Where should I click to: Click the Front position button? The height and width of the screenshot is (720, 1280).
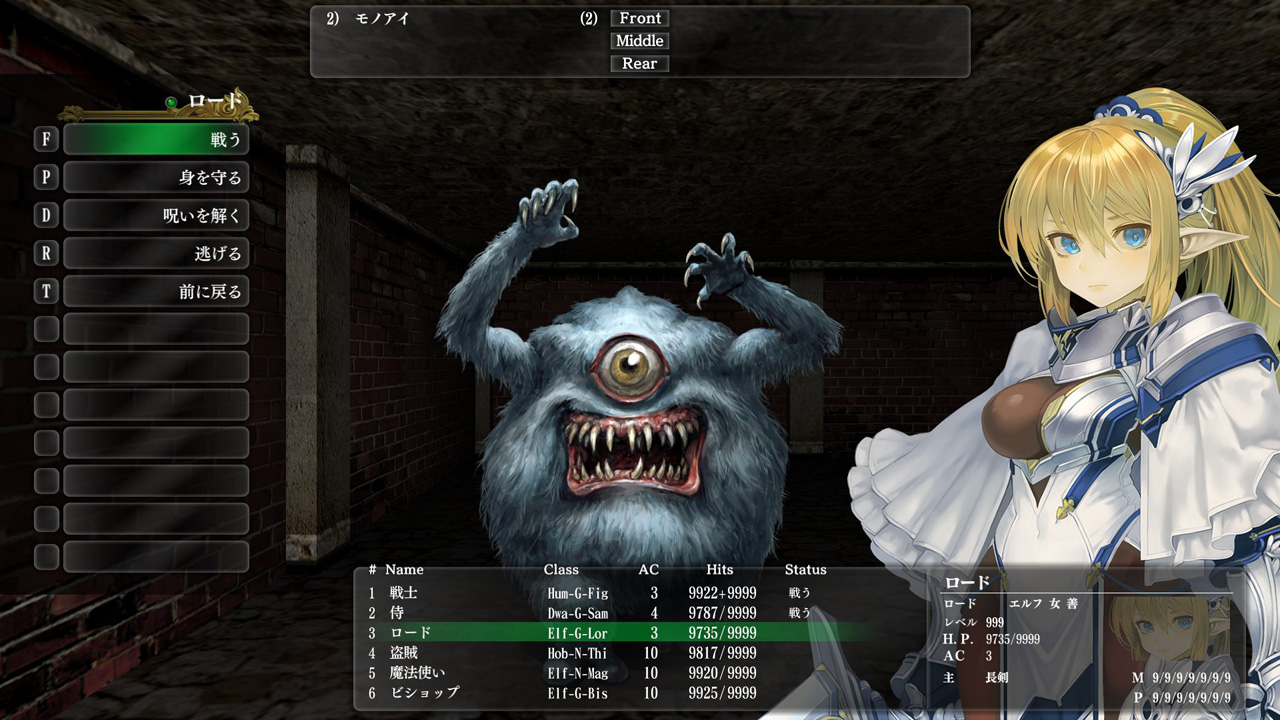point(639,17)
